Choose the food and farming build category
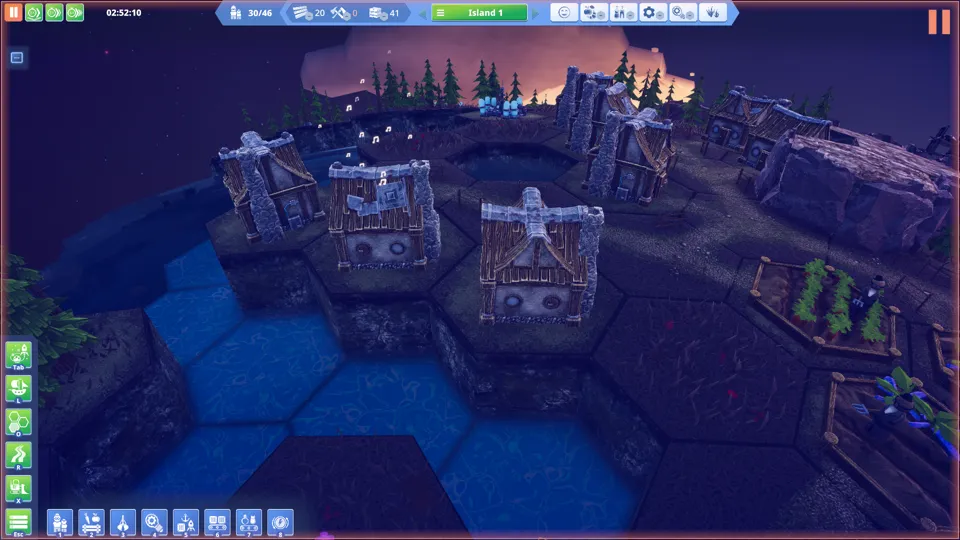The height and width of the screenshot is (540, 960). pyautogui.click(x=91, y=521)
